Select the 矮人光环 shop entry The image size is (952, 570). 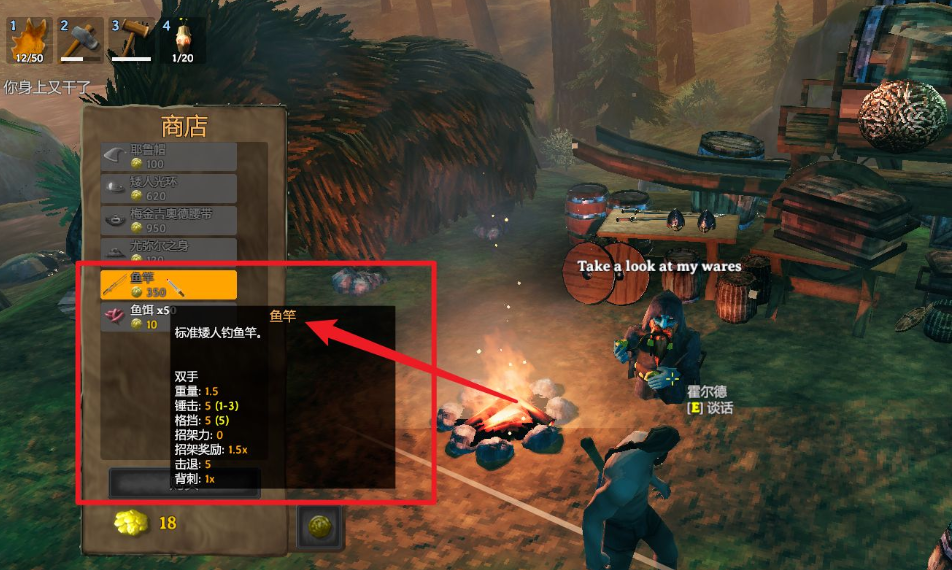pyautogui.click(x=169, y=188)
